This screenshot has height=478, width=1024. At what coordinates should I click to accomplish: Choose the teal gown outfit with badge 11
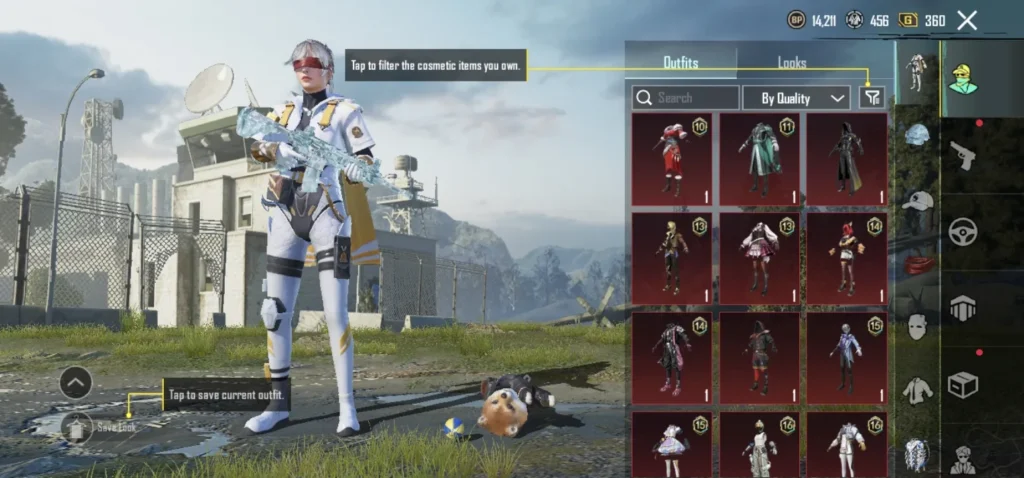759,158
